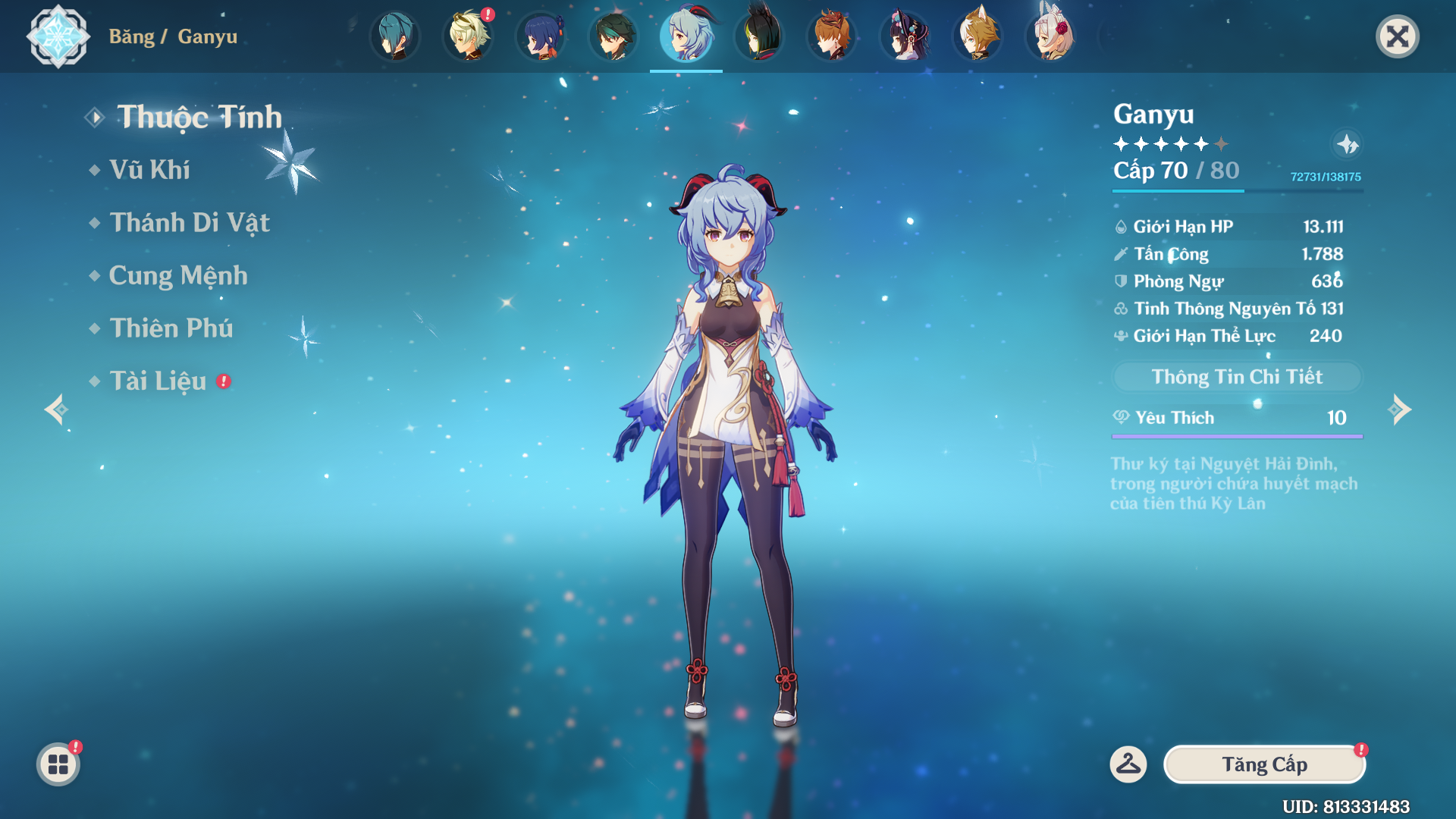Open the outfit hanger icon
1456x819 pixels.
1128,764
